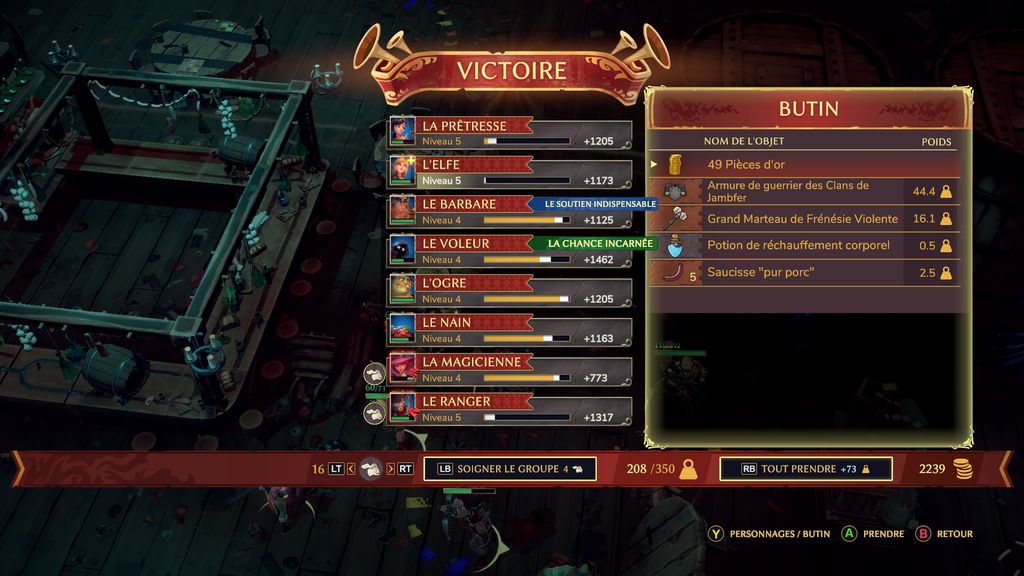Pick Le Voleur from the party list
The image size is (1024, 576).
click(510, 251)
